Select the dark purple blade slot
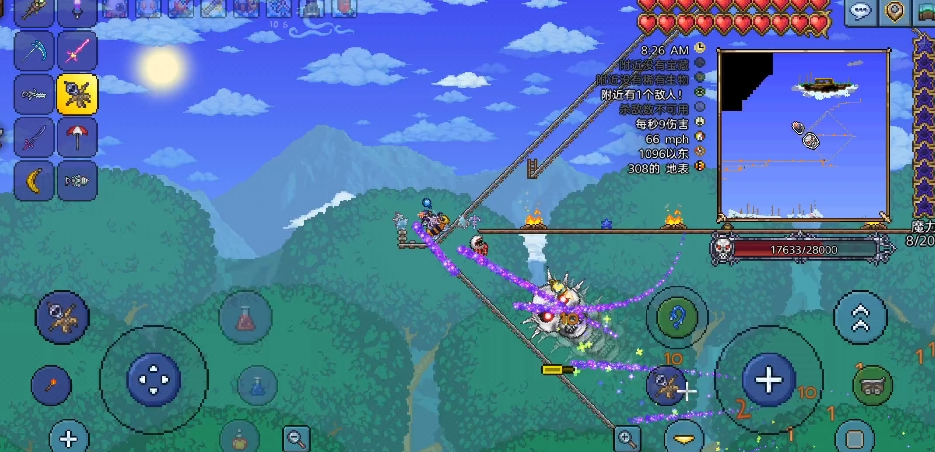The image size is (935, 452). tap(36, 137)
